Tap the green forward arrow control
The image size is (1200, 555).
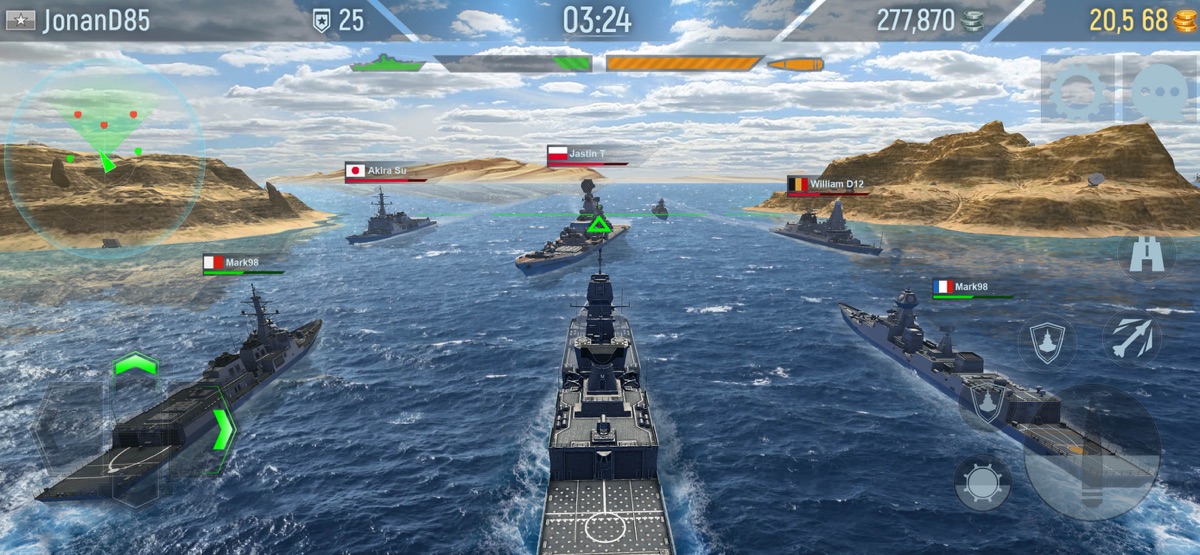click(136, 363)
